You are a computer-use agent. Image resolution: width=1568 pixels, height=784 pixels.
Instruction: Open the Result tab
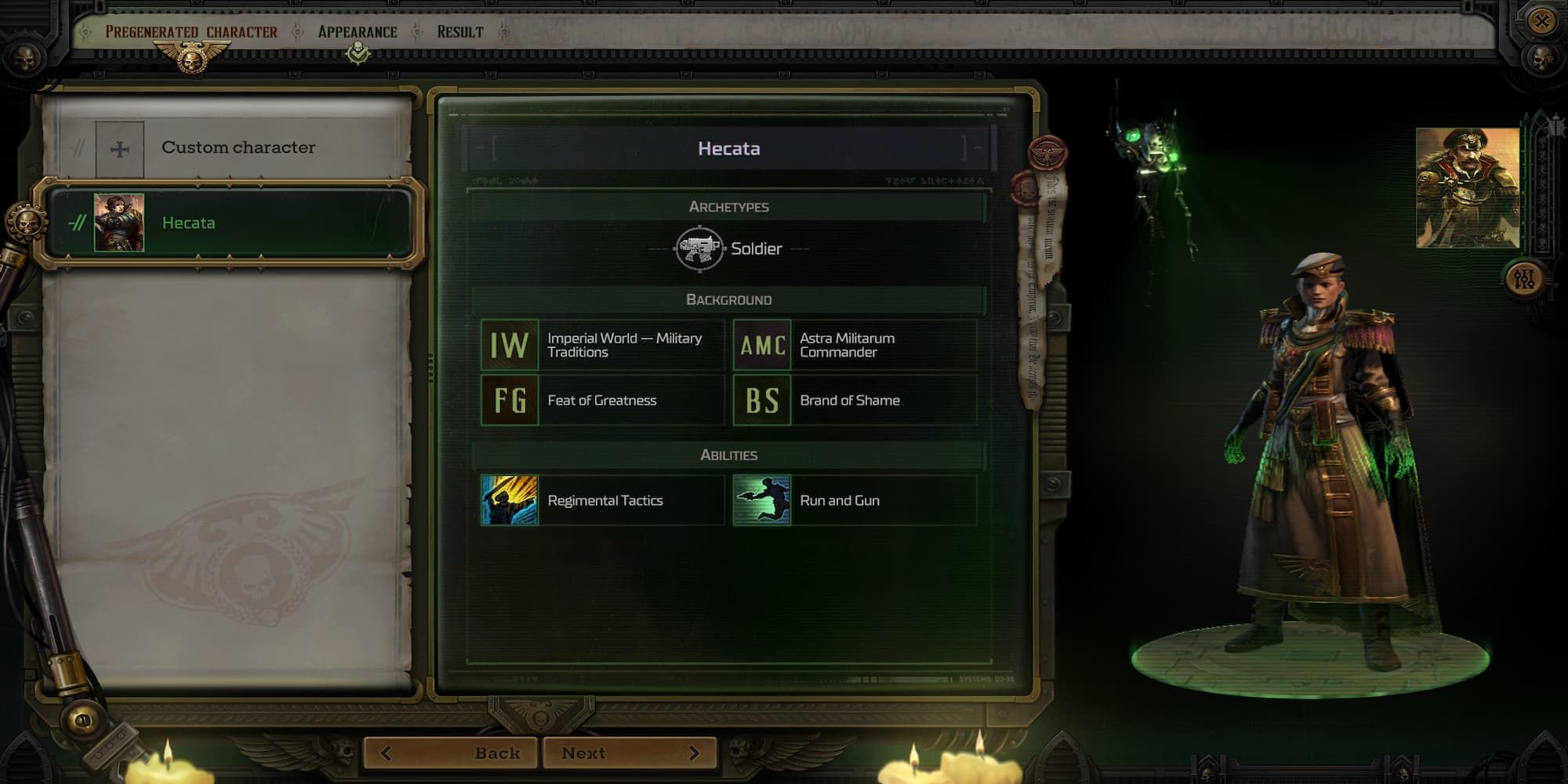tap(460, 31)
